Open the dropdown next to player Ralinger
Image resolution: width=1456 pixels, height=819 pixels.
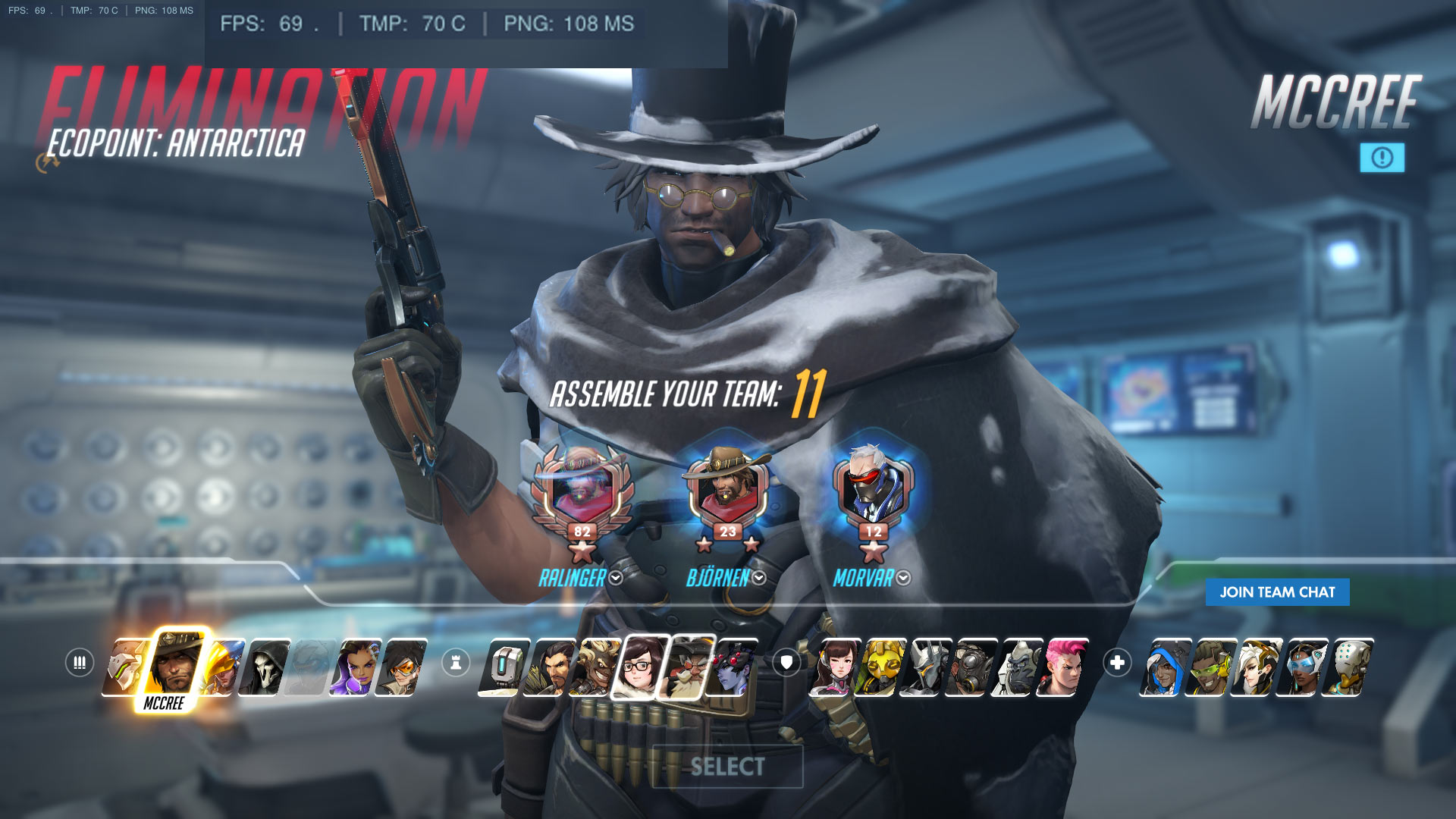(x=616, y=579)
